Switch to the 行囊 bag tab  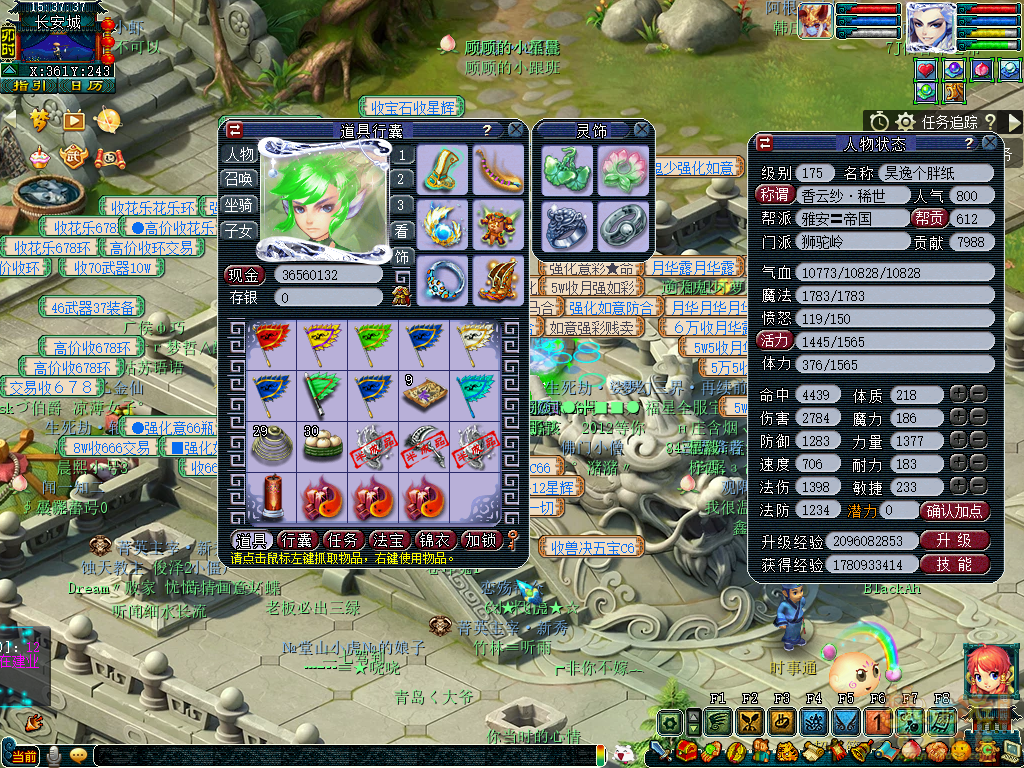(x=299, y=541)
